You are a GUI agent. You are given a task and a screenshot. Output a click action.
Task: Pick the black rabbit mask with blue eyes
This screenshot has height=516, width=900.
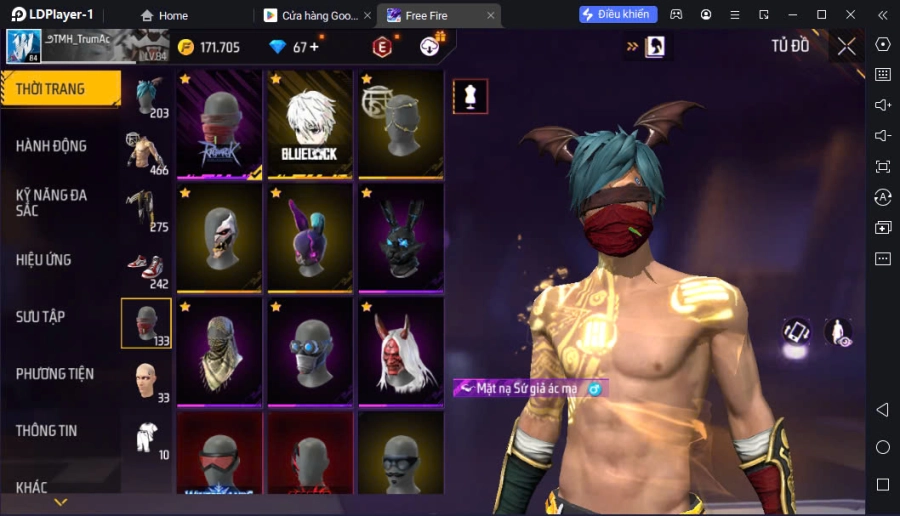pyautogui.click(x=400, y=237)
